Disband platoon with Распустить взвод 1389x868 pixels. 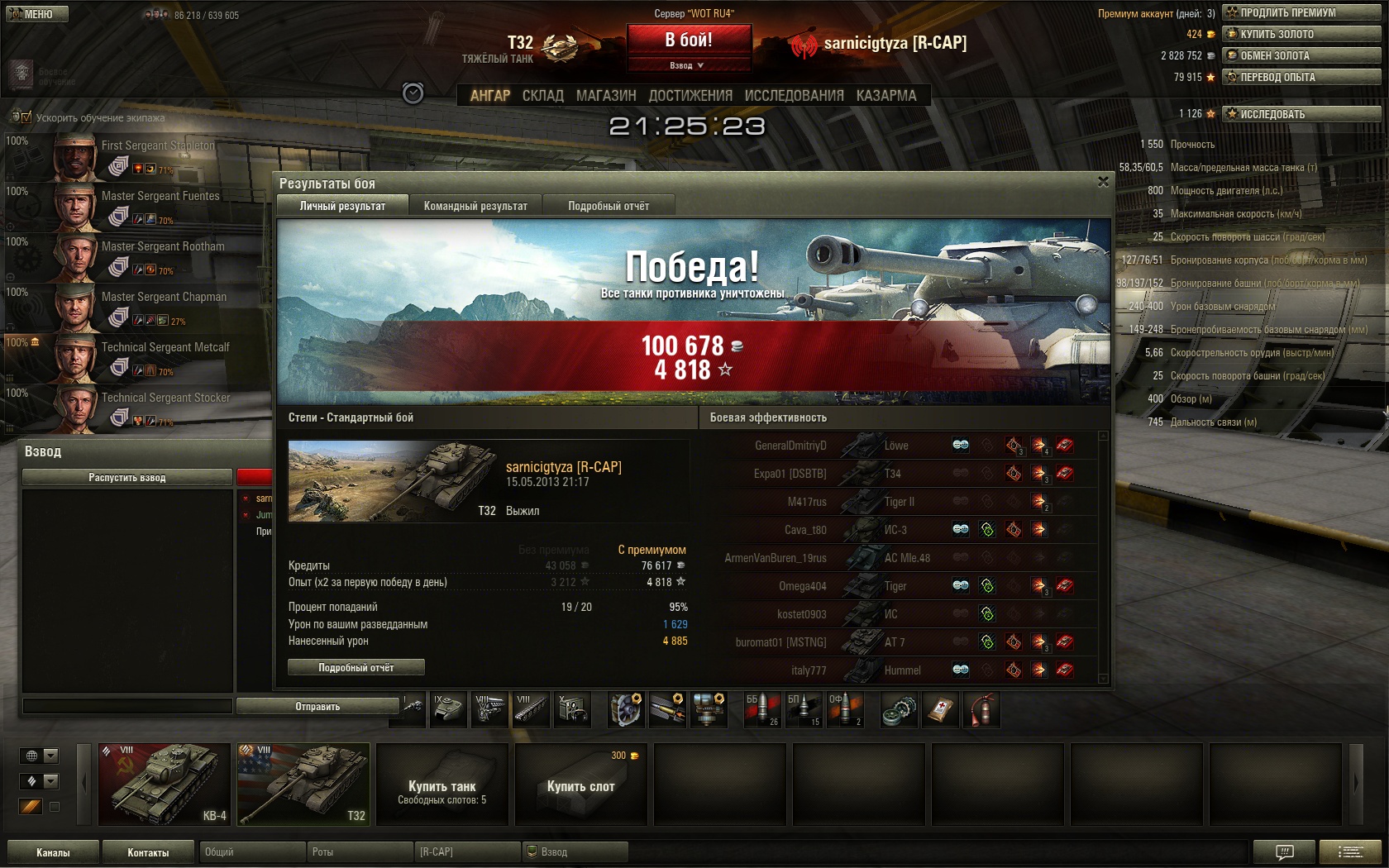[127, 477]
